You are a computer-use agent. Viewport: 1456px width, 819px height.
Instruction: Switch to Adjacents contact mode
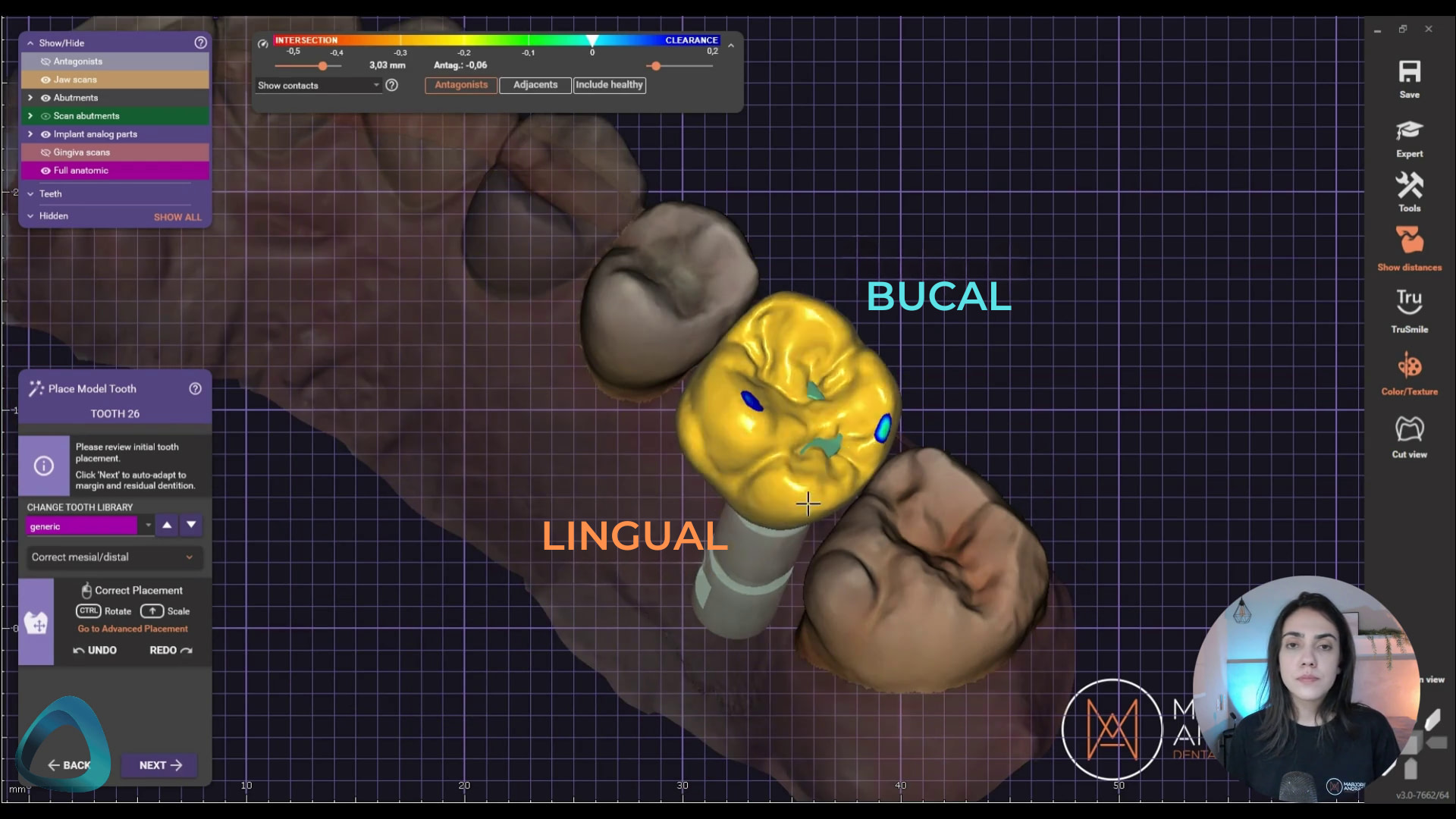coord(535,85)
